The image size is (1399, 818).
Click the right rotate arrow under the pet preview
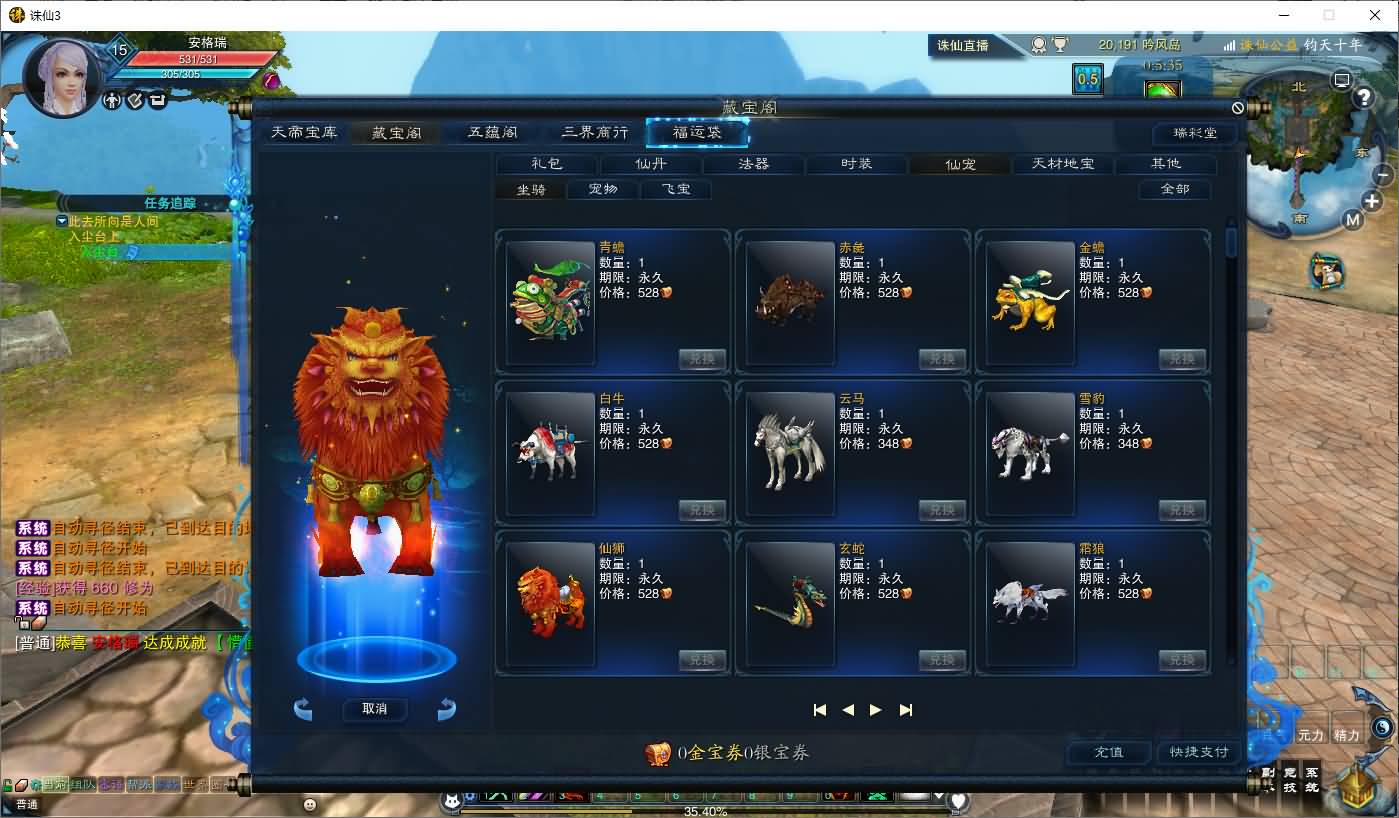[x=447, y=709]
